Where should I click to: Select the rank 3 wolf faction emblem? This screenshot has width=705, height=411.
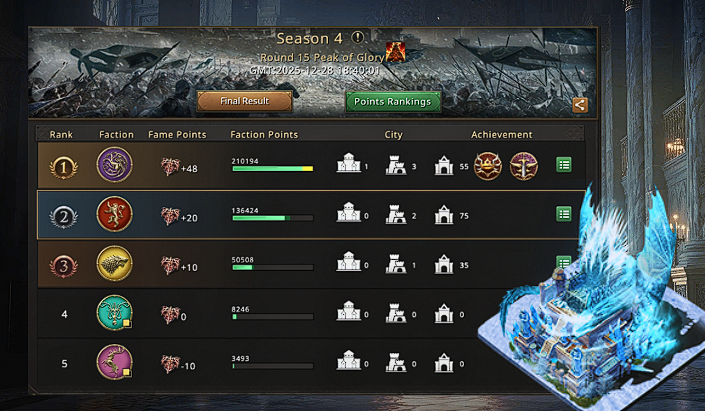(x=114, y=263)
